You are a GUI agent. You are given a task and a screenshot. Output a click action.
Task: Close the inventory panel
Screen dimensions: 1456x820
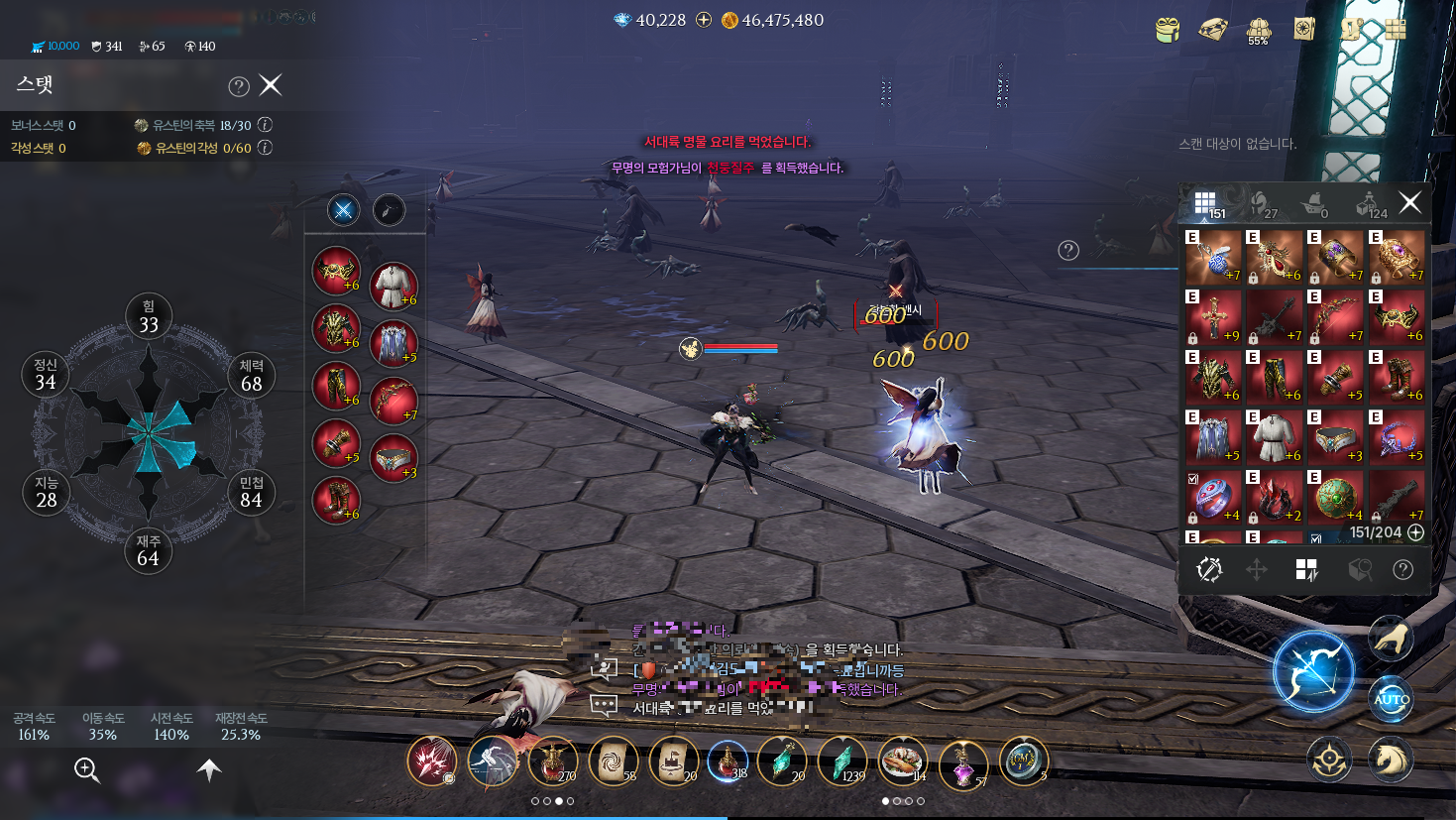click(x=1409, y=203)
